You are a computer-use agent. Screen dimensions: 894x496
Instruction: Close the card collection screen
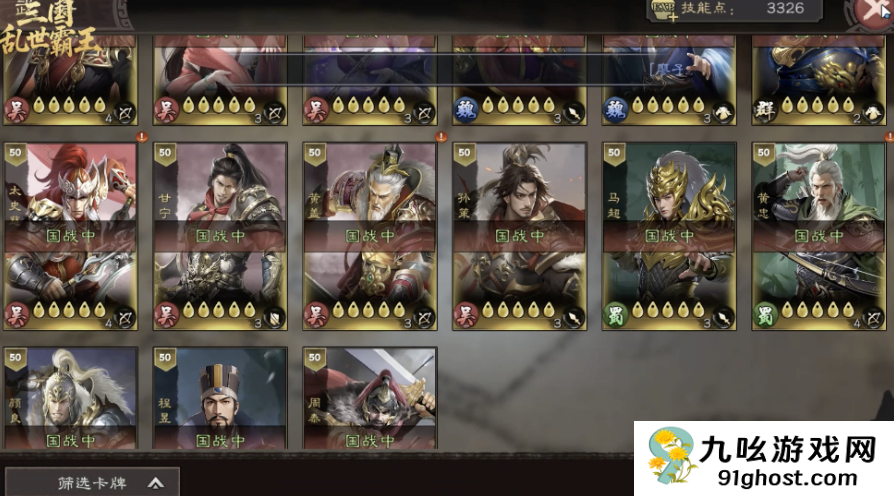(873, 11)
